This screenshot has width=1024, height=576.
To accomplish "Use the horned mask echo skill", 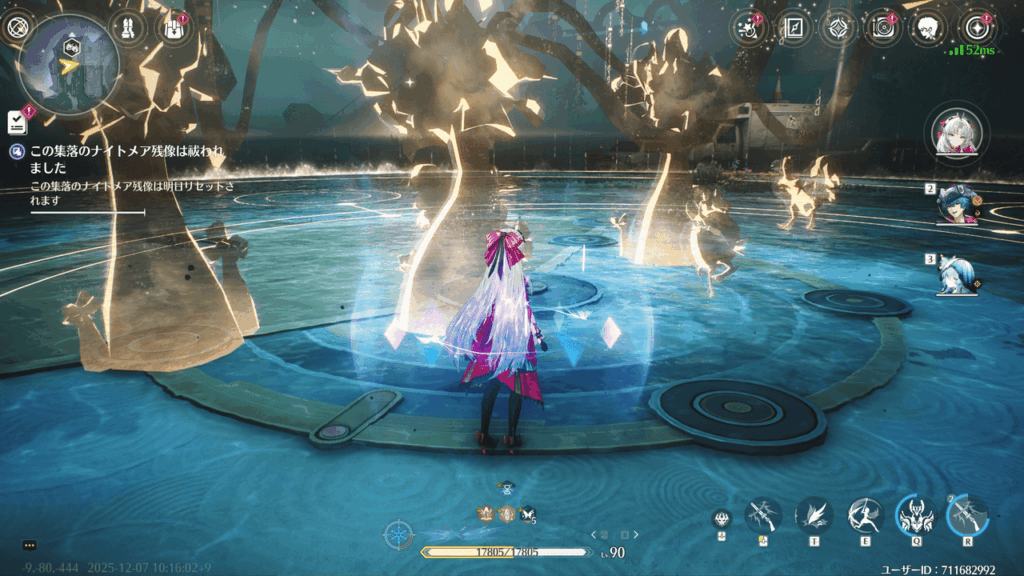I will tap(915, 515).
